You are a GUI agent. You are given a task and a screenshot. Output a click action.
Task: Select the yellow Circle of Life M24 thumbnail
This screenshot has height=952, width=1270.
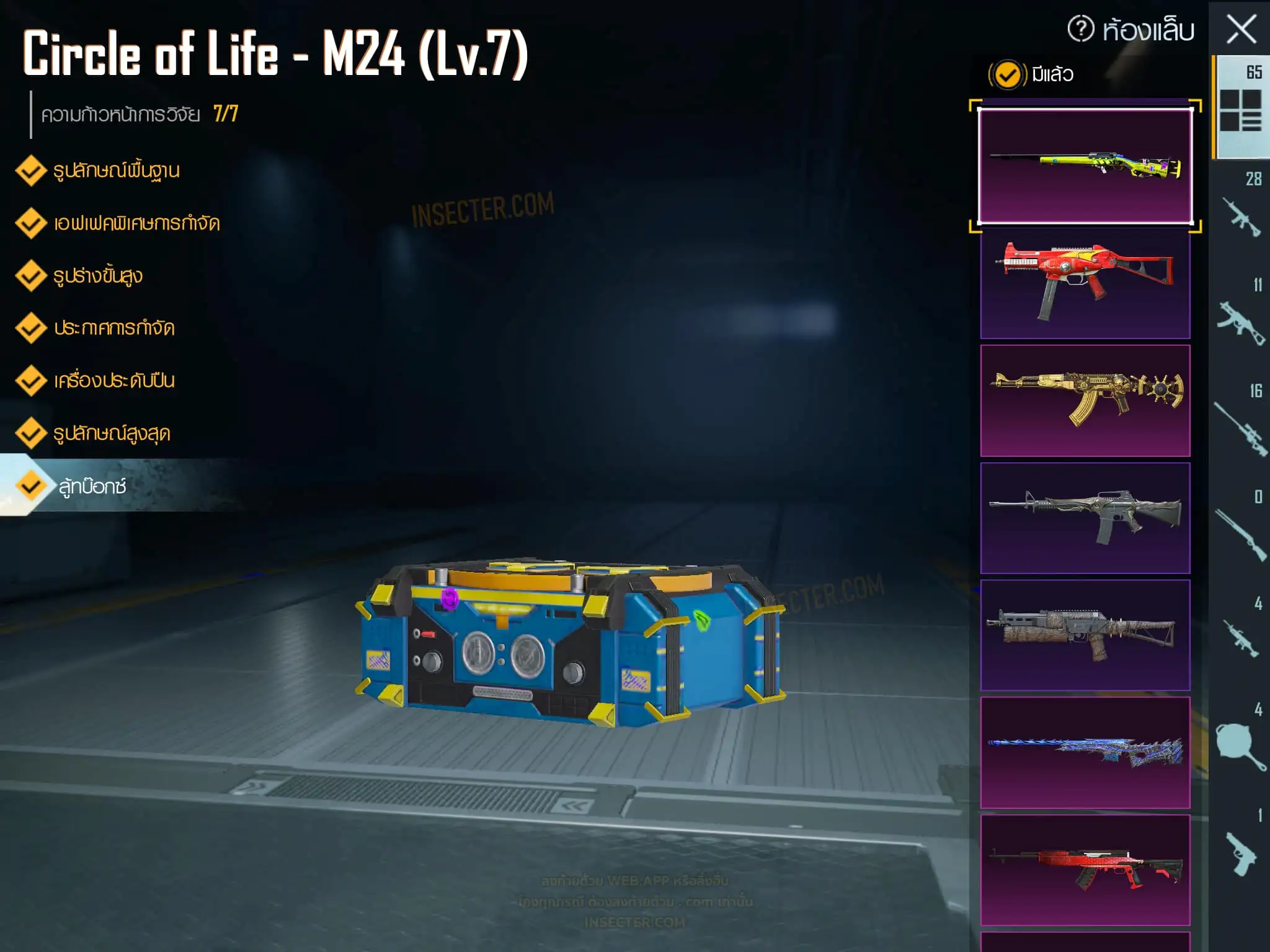tap(1085, 165)
